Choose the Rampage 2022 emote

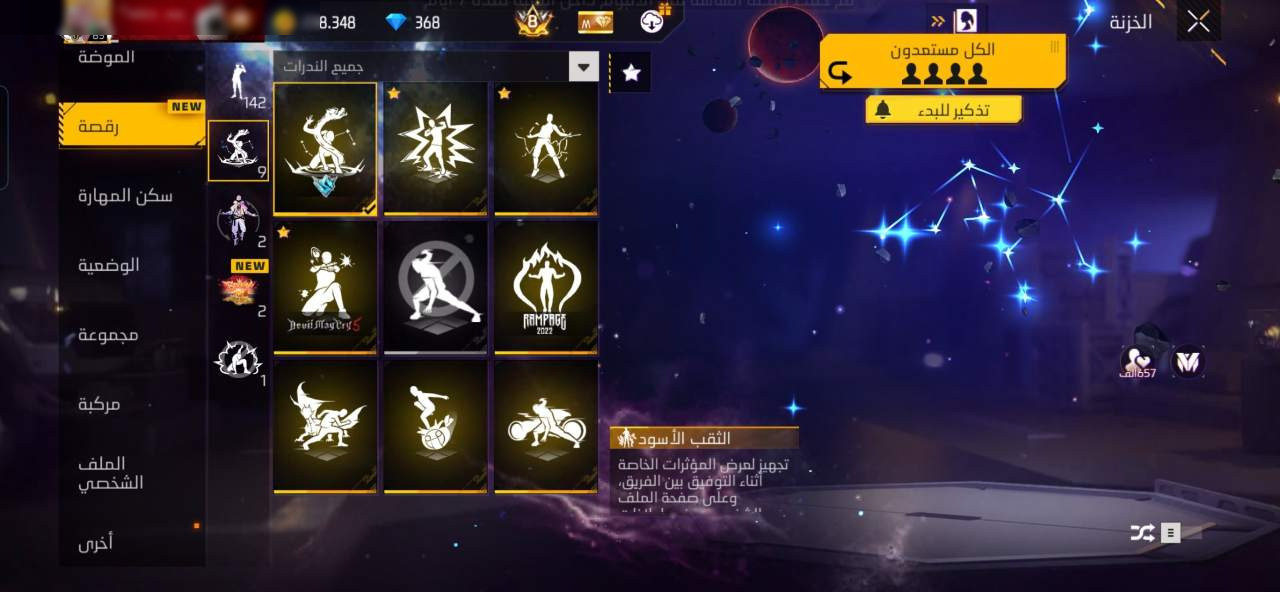546,288
